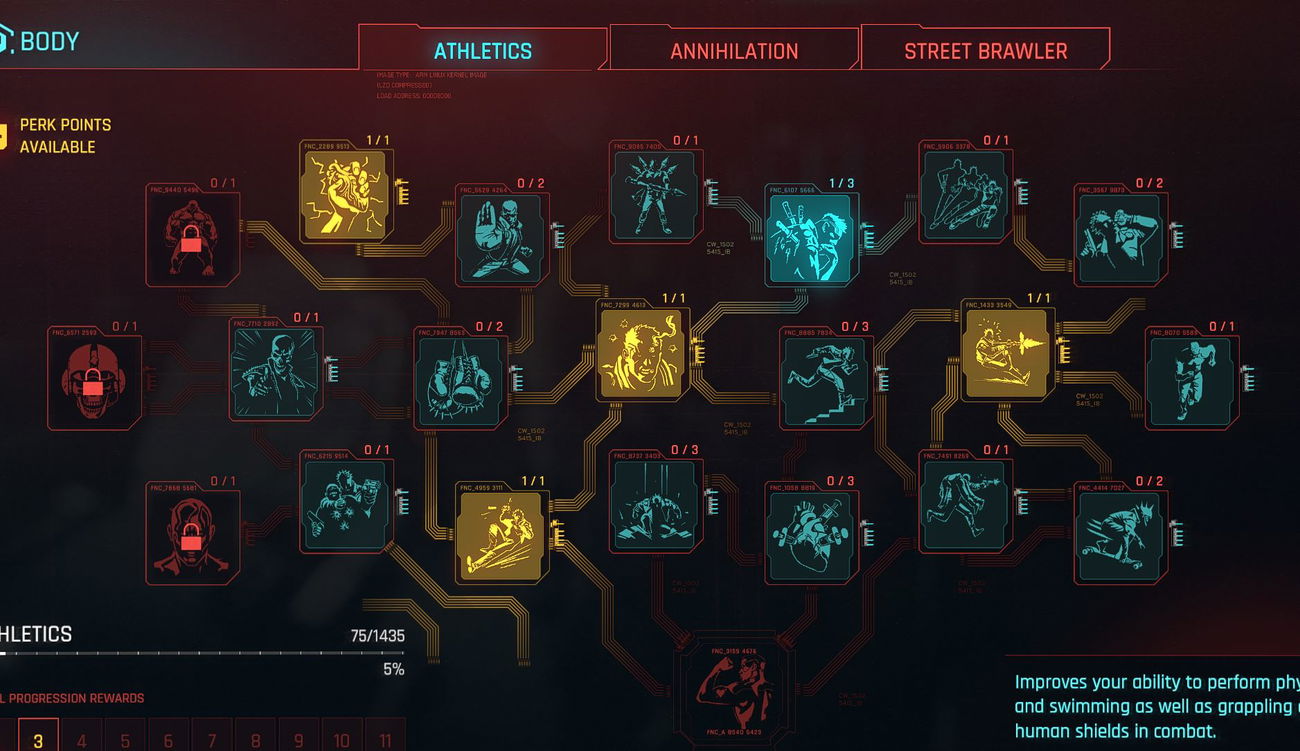Select the open palm martial artist perk
Image resolution: width=1300 pixels, height=751 pixels.
pyautogui.click(x=500, y=239)
